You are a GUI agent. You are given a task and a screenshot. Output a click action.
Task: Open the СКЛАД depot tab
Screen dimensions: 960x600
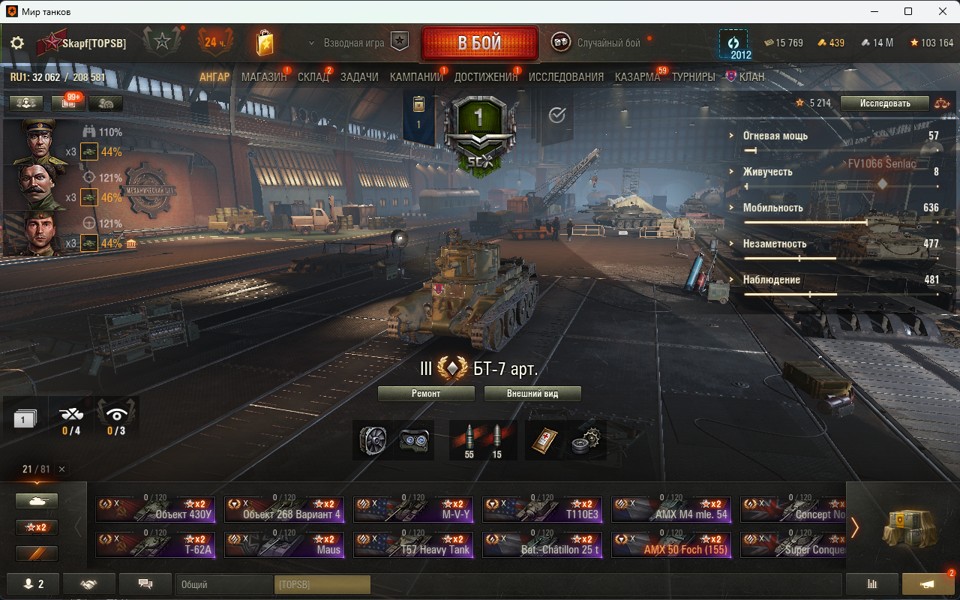pyautogui.click(x=313, y=77)
